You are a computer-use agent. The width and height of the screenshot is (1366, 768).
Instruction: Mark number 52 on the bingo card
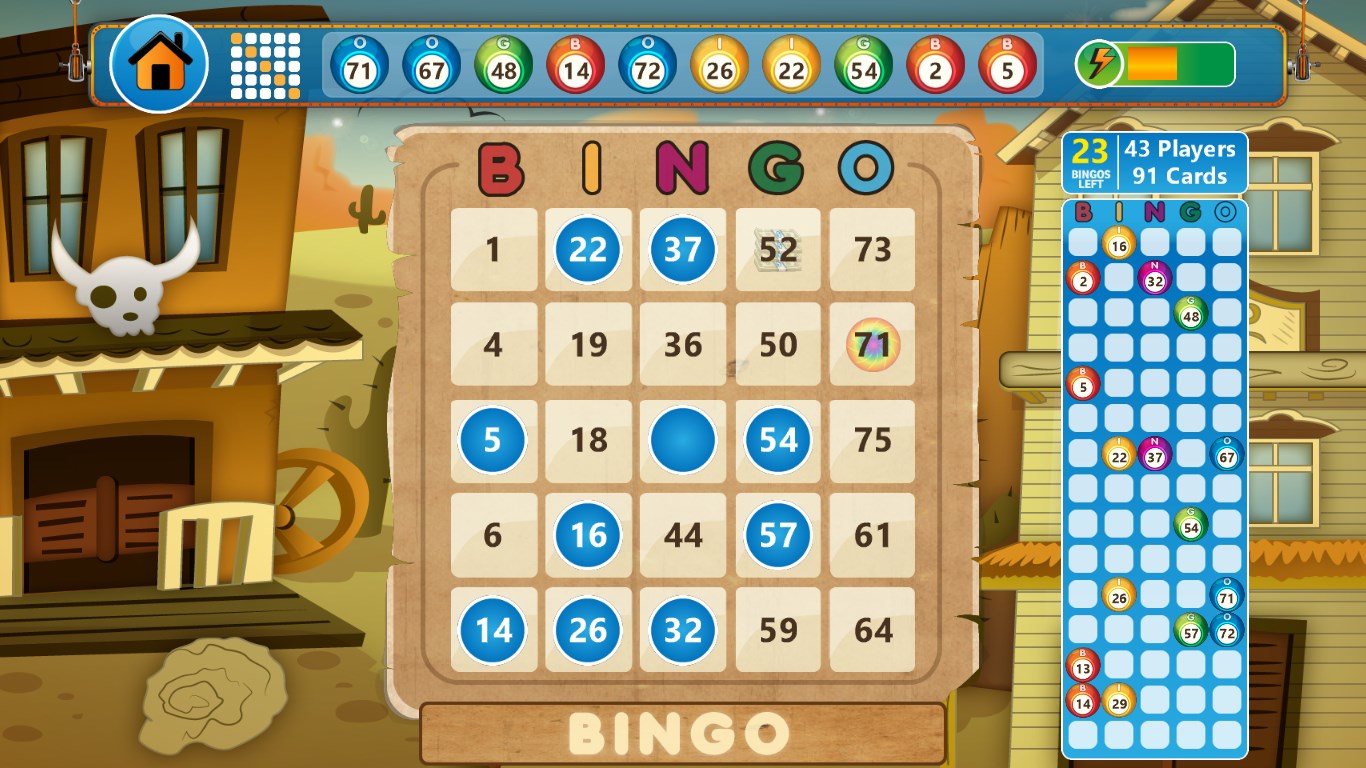777,251
